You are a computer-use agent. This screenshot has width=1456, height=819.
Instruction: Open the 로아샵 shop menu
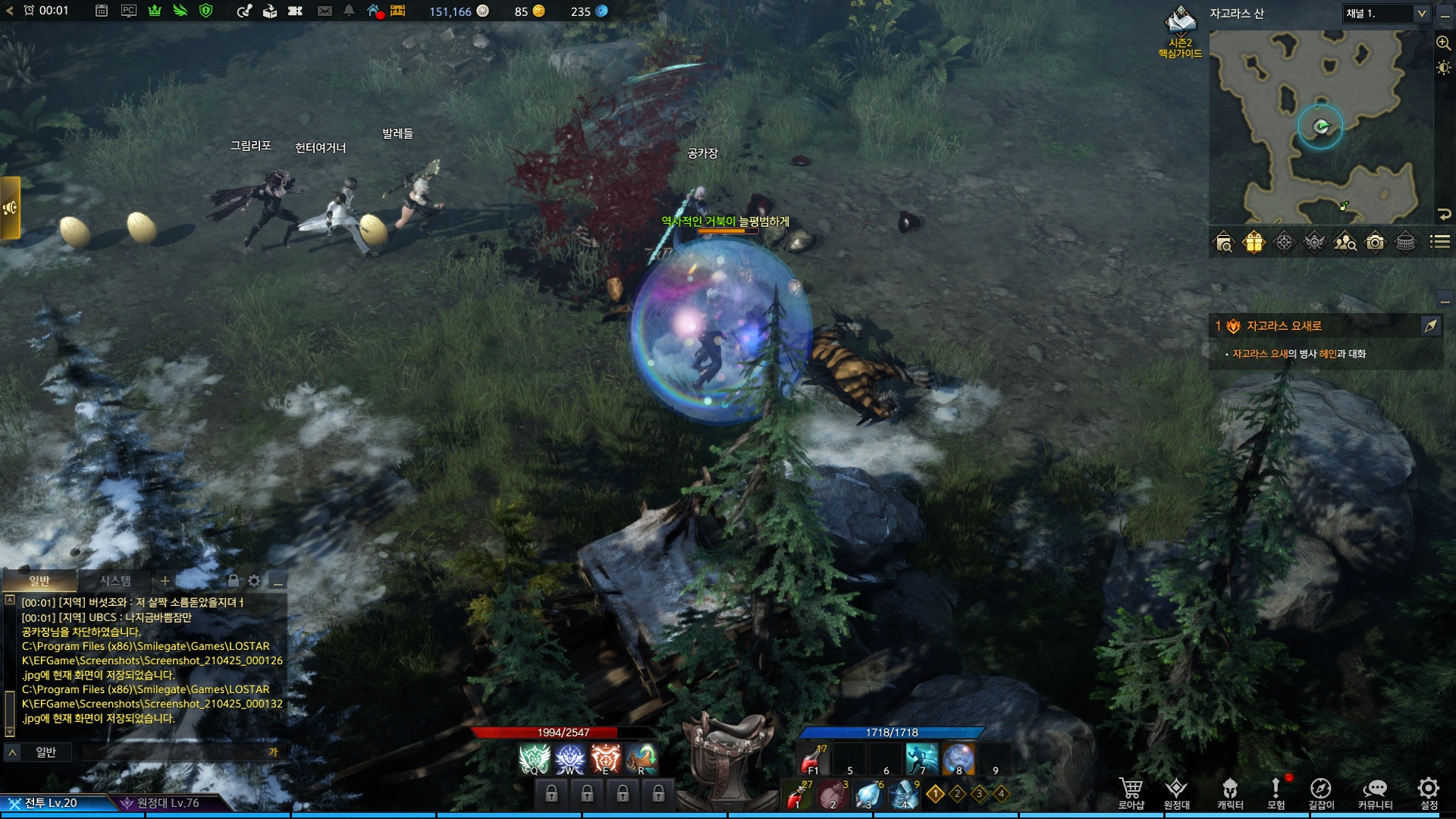point(1131,793)
